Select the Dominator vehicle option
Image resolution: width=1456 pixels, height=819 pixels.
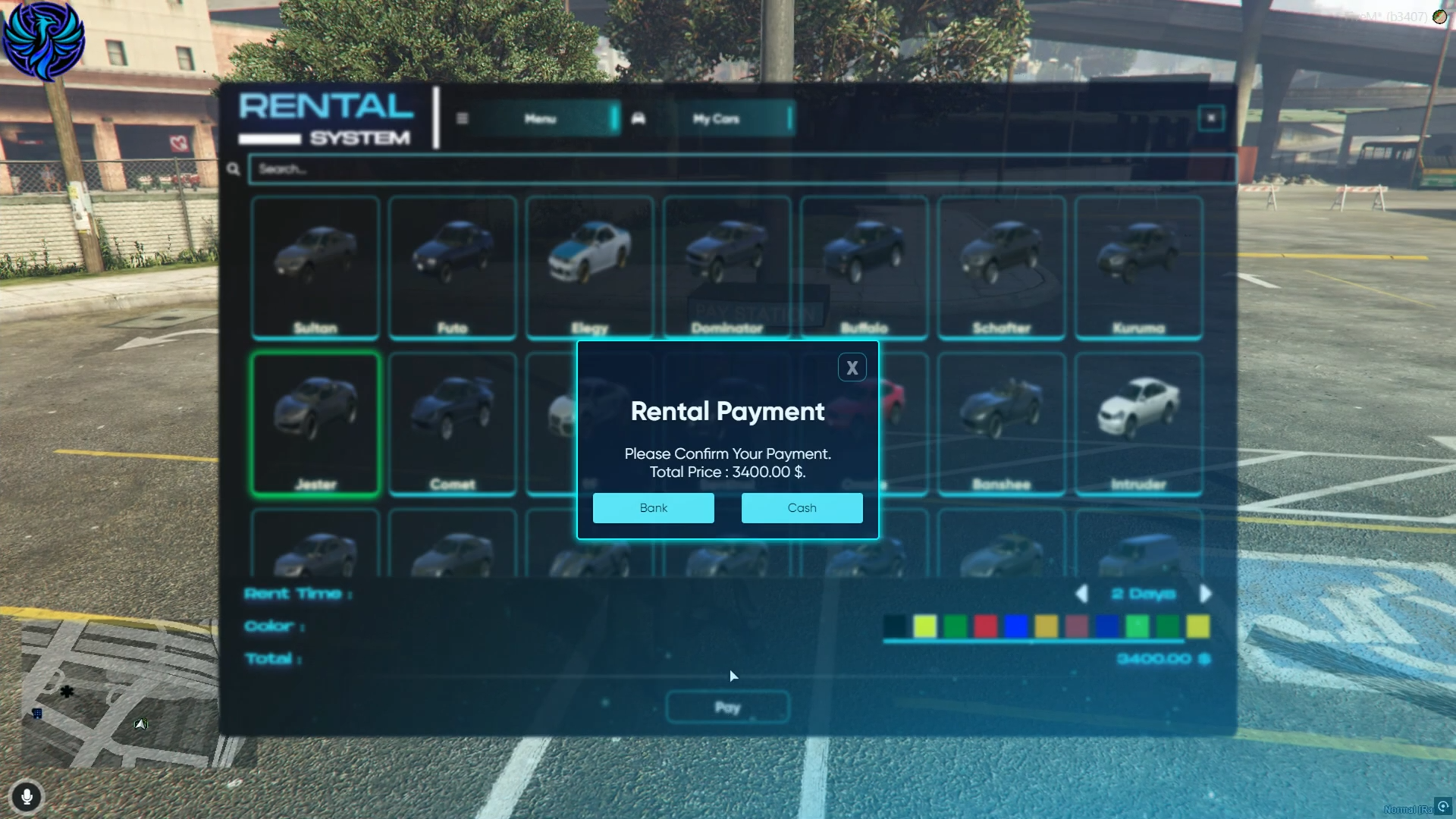click(726, 265)
